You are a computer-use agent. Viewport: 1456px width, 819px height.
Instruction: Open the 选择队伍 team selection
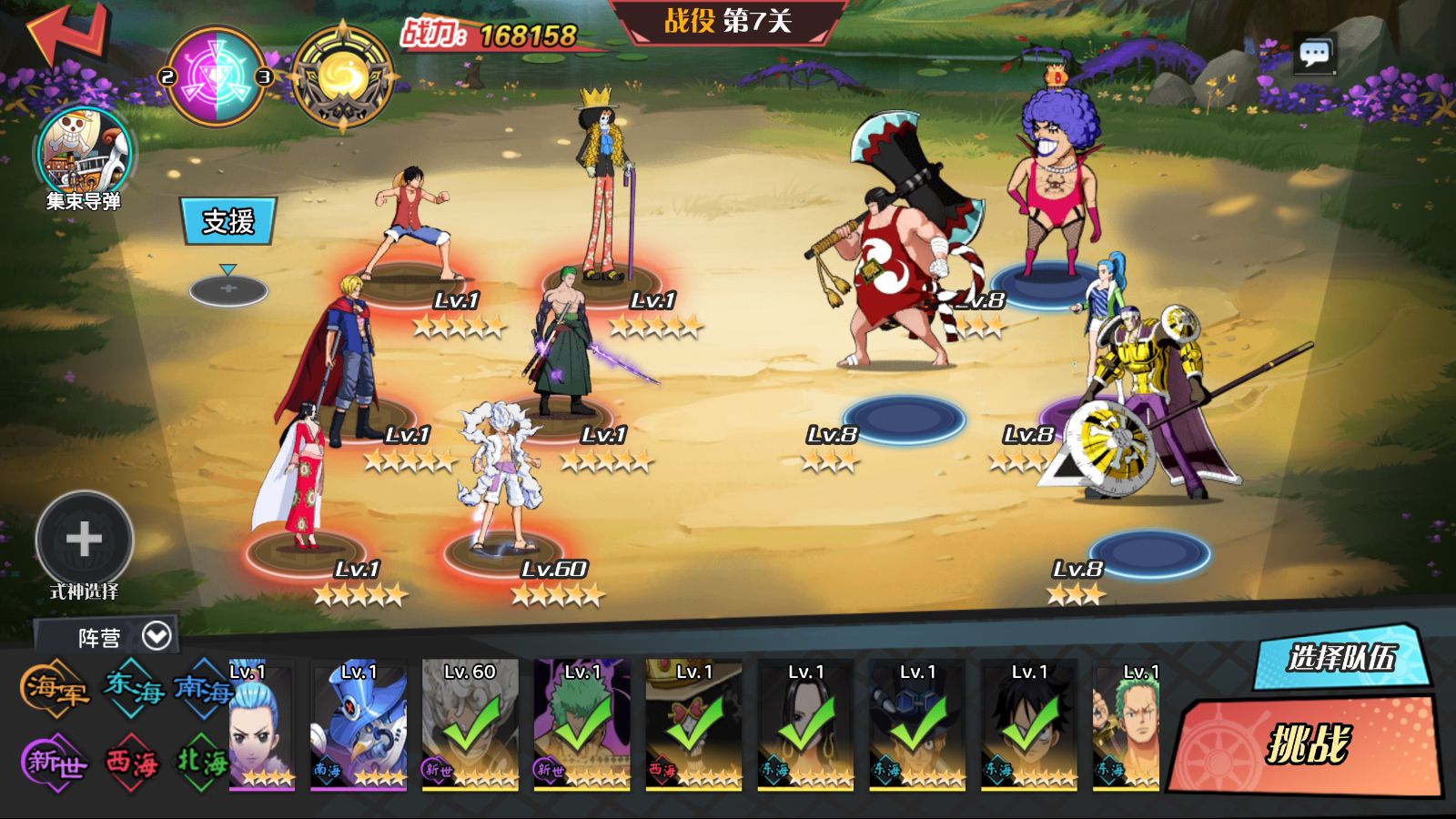pyautogui.click(x=1340, y=656)
